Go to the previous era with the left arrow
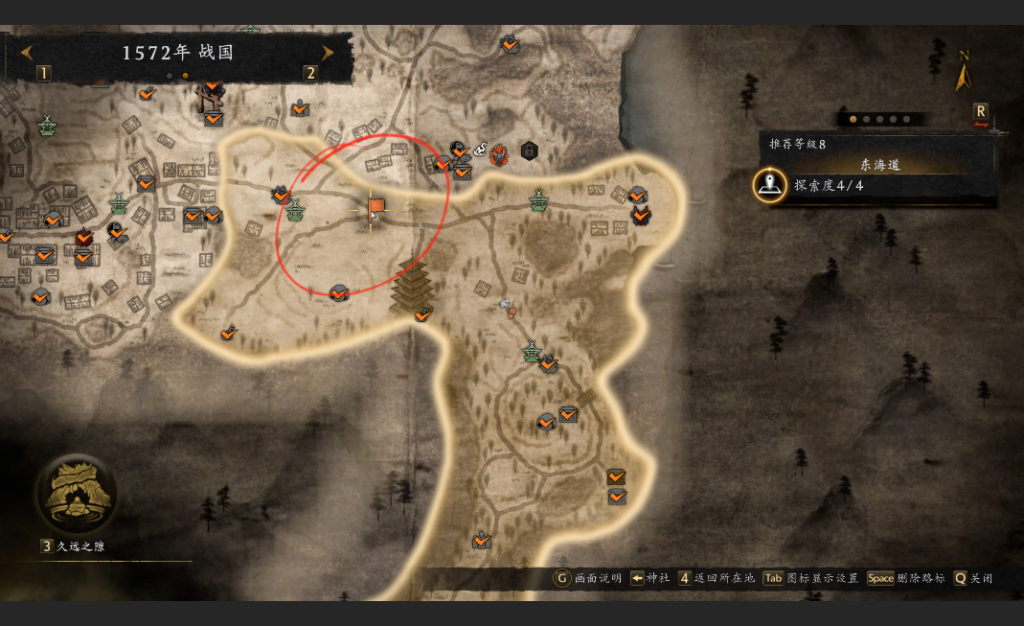This screenshot has height=626, width=1024. coord(26,52)
